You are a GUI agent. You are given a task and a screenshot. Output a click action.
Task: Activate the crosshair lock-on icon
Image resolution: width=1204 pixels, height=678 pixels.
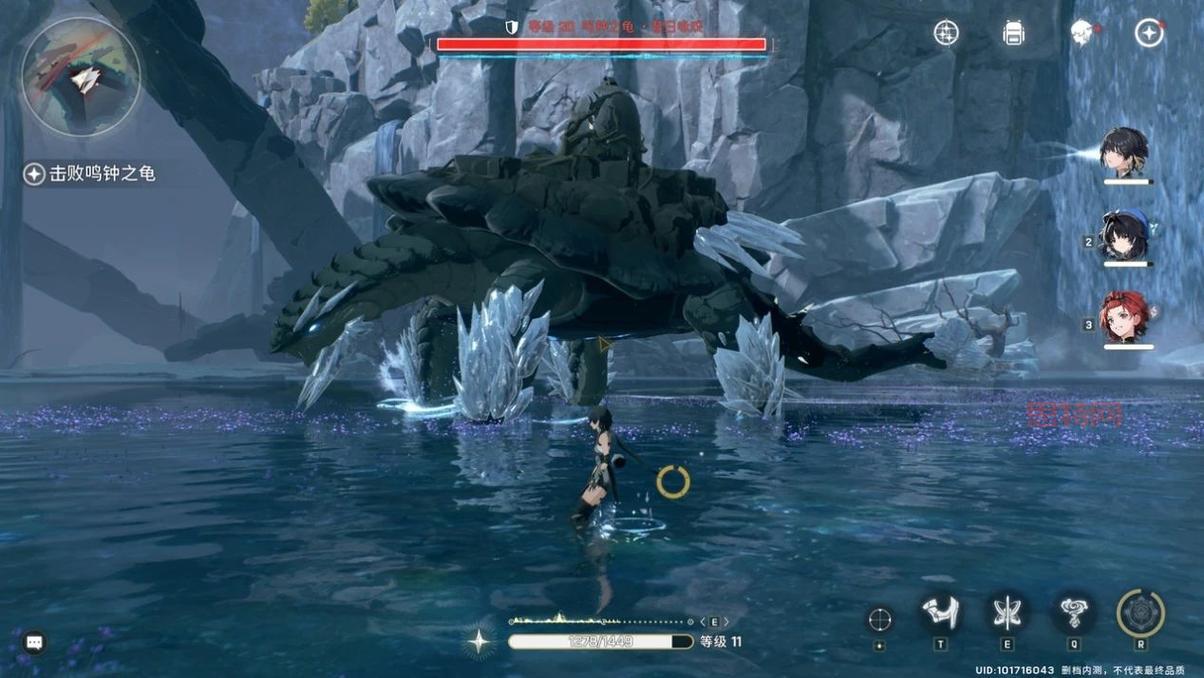coord(880,619)
